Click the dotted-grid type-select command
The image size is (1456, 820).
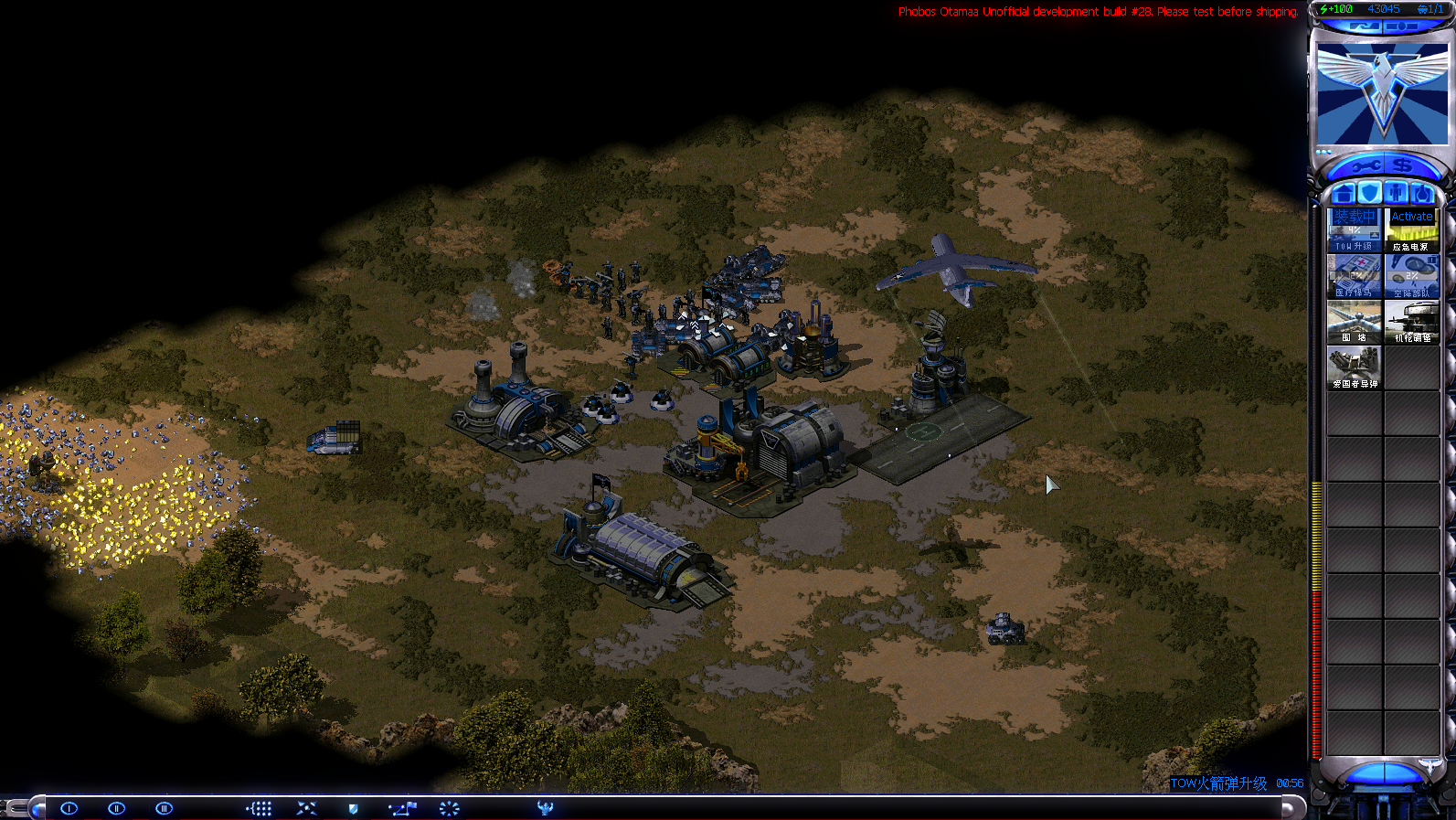click(x=260, y=808)
